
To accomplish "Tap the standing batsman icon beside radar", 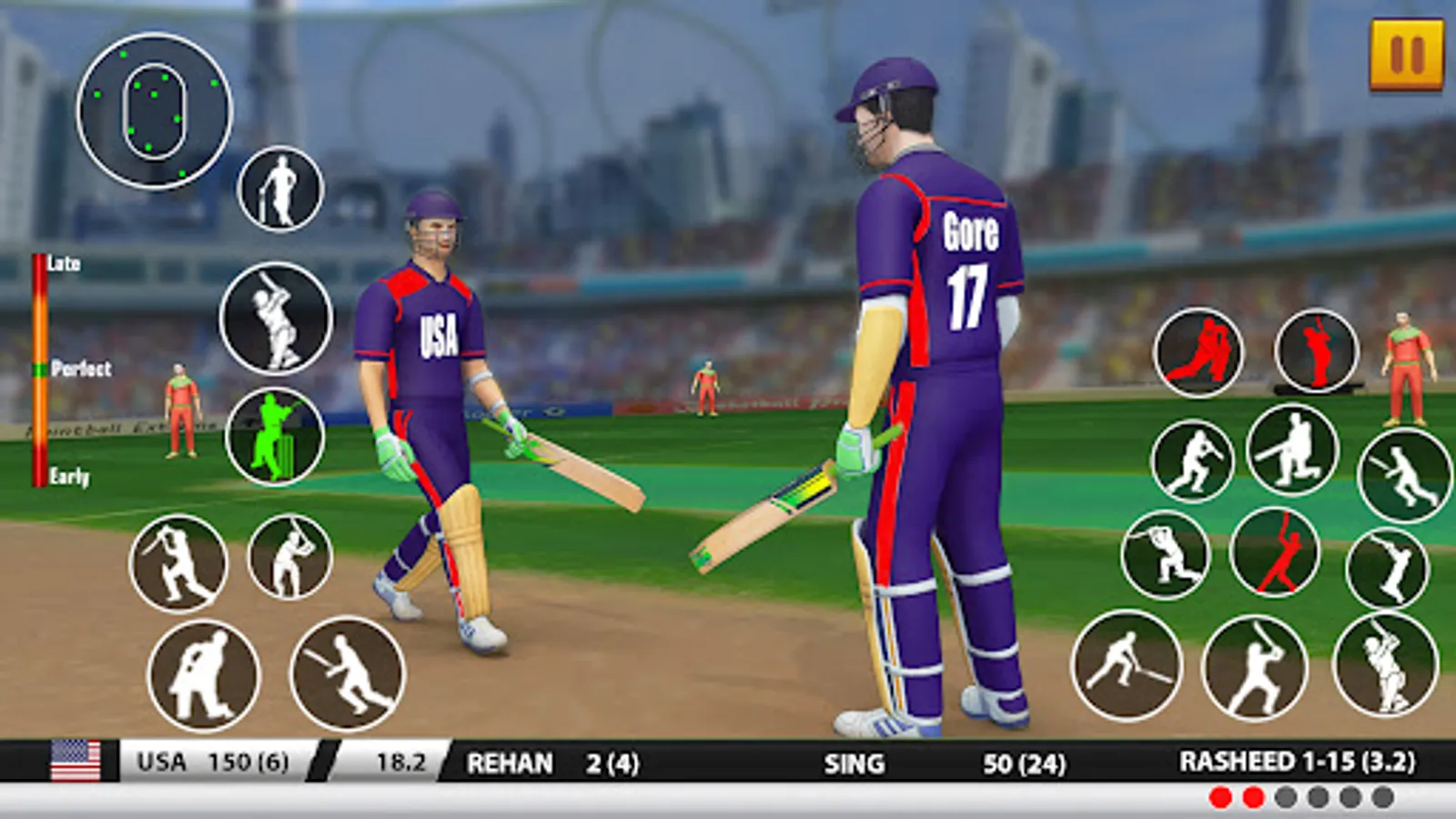I will pos(280,189).
